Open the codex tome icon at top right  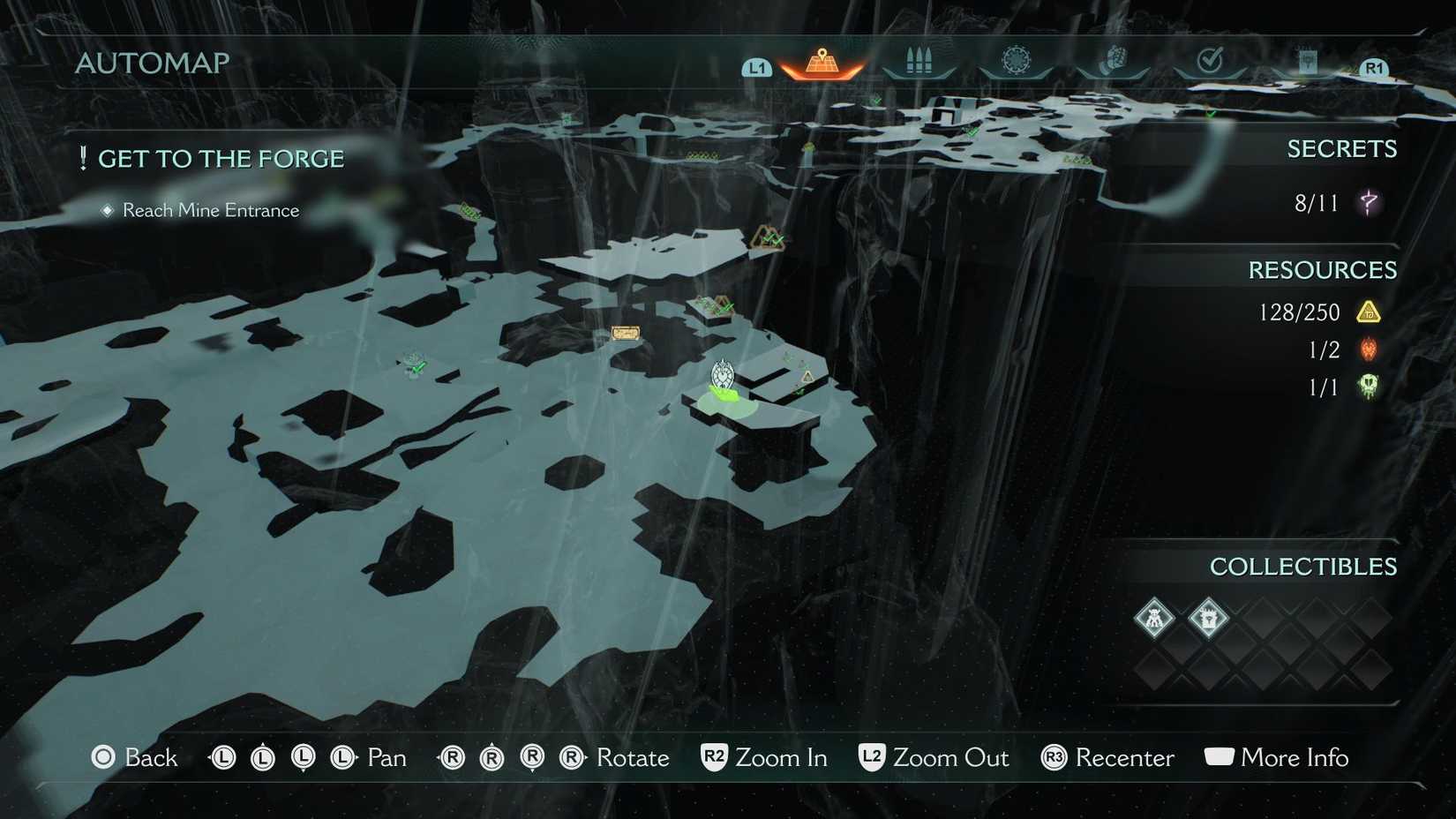point(1308,62)
